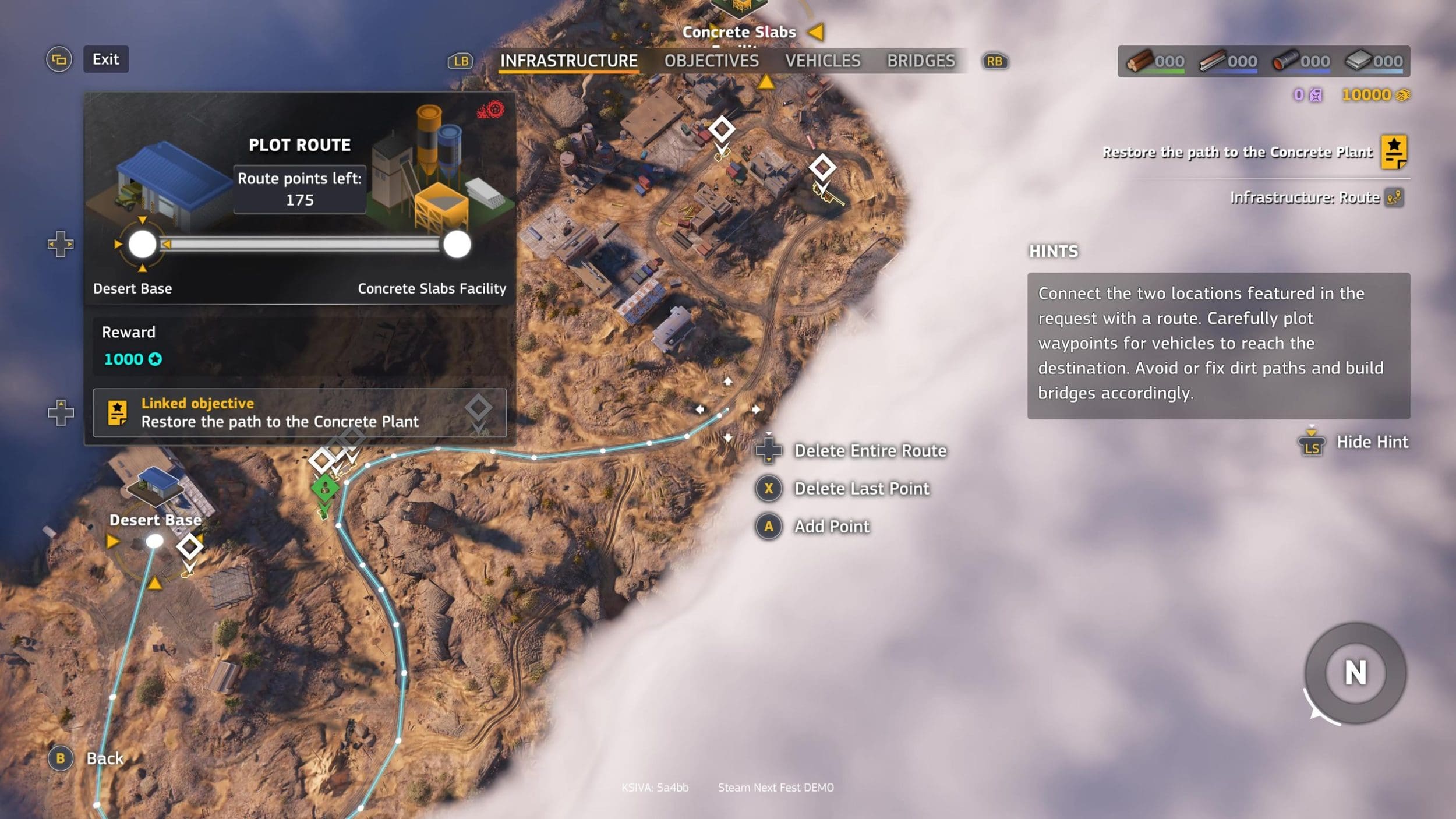The image size is (1456, 819).
Task: Switch to the Objectives tab
Action: (711, 61)
